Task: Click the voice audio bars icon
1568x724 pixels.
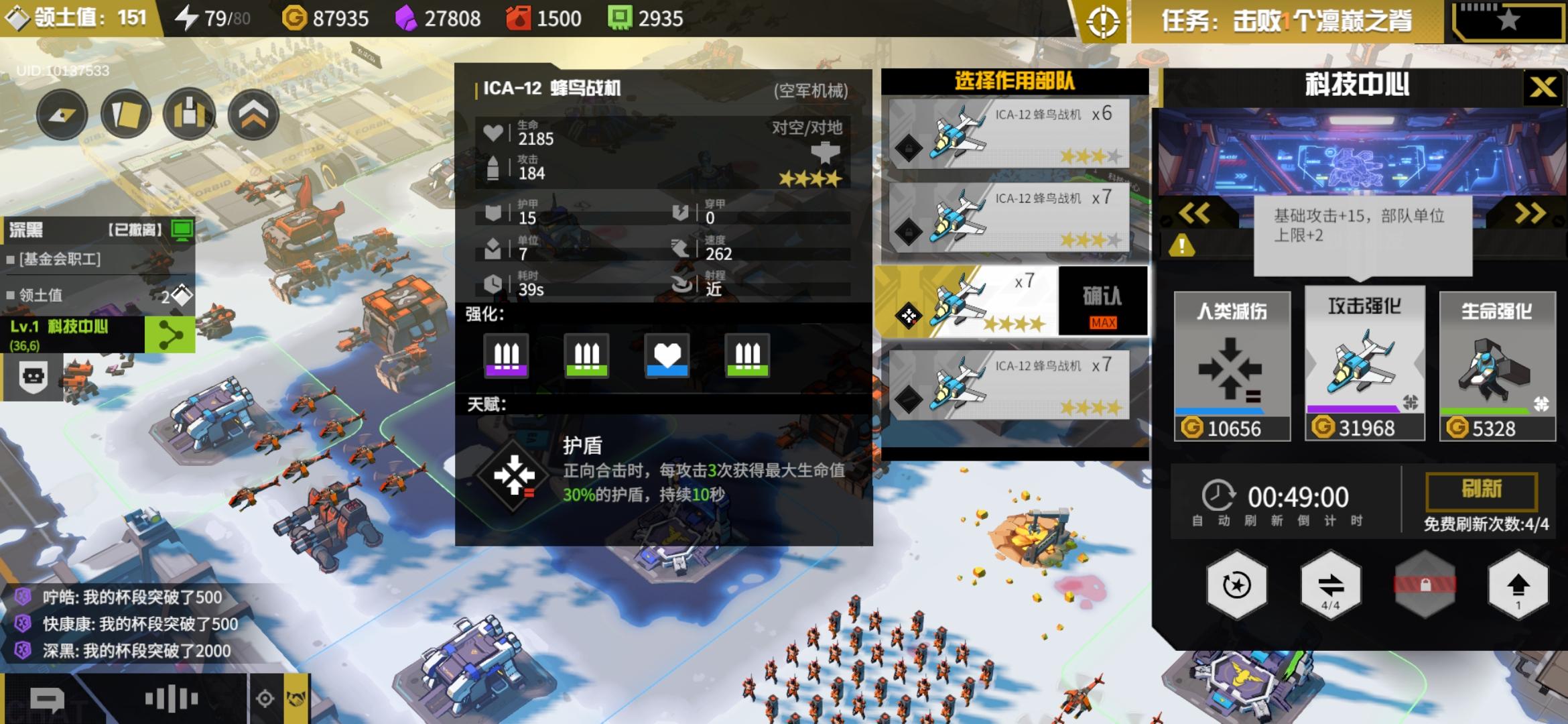Action: point(171,697)
